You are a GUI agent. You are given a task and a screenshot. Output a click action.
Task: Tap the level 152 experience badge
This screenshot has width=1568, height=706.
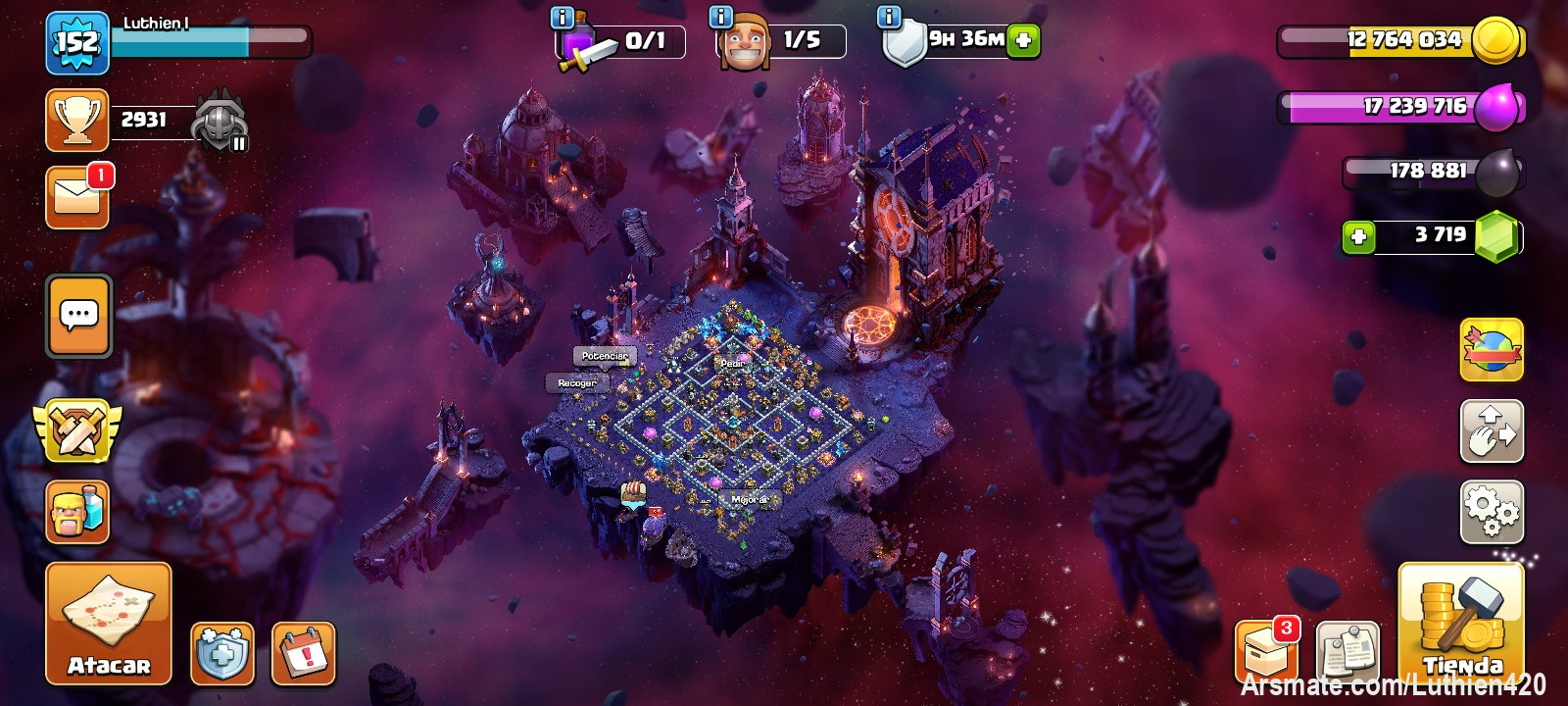[76, 43]
